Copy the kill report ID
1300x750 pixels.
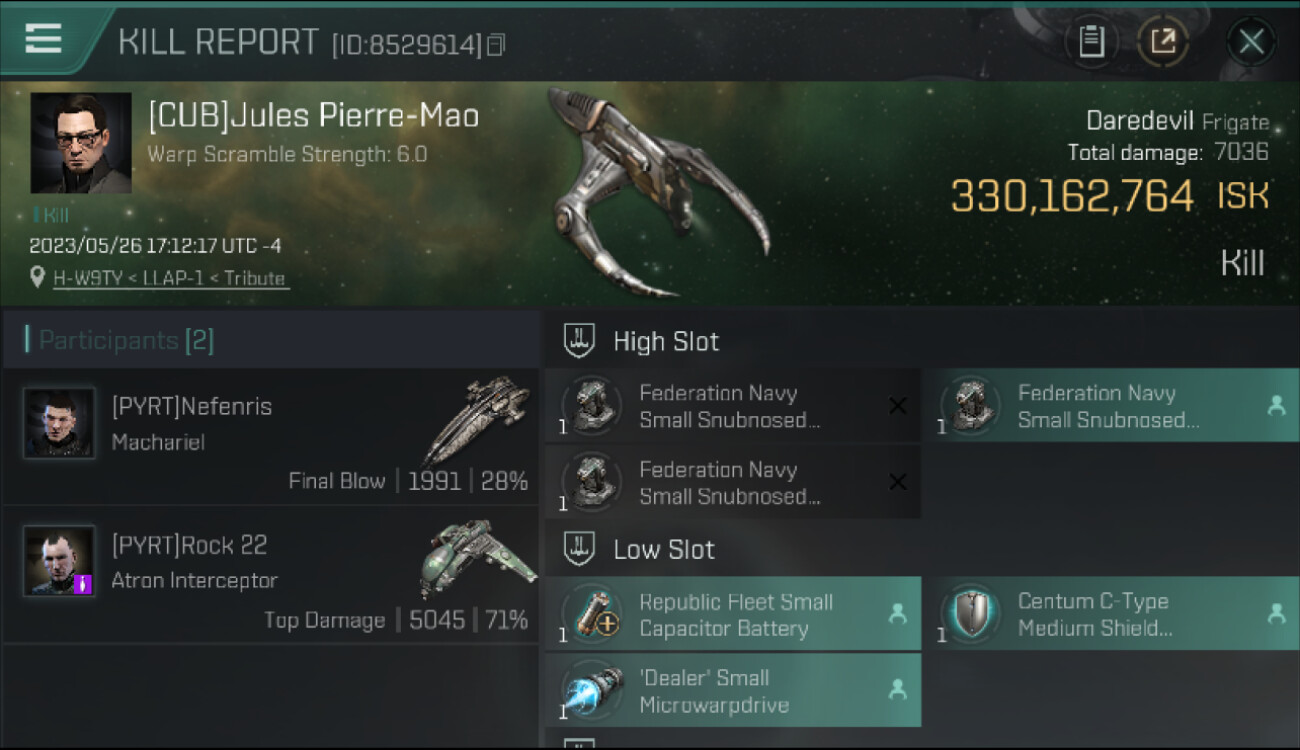point(497,44)
